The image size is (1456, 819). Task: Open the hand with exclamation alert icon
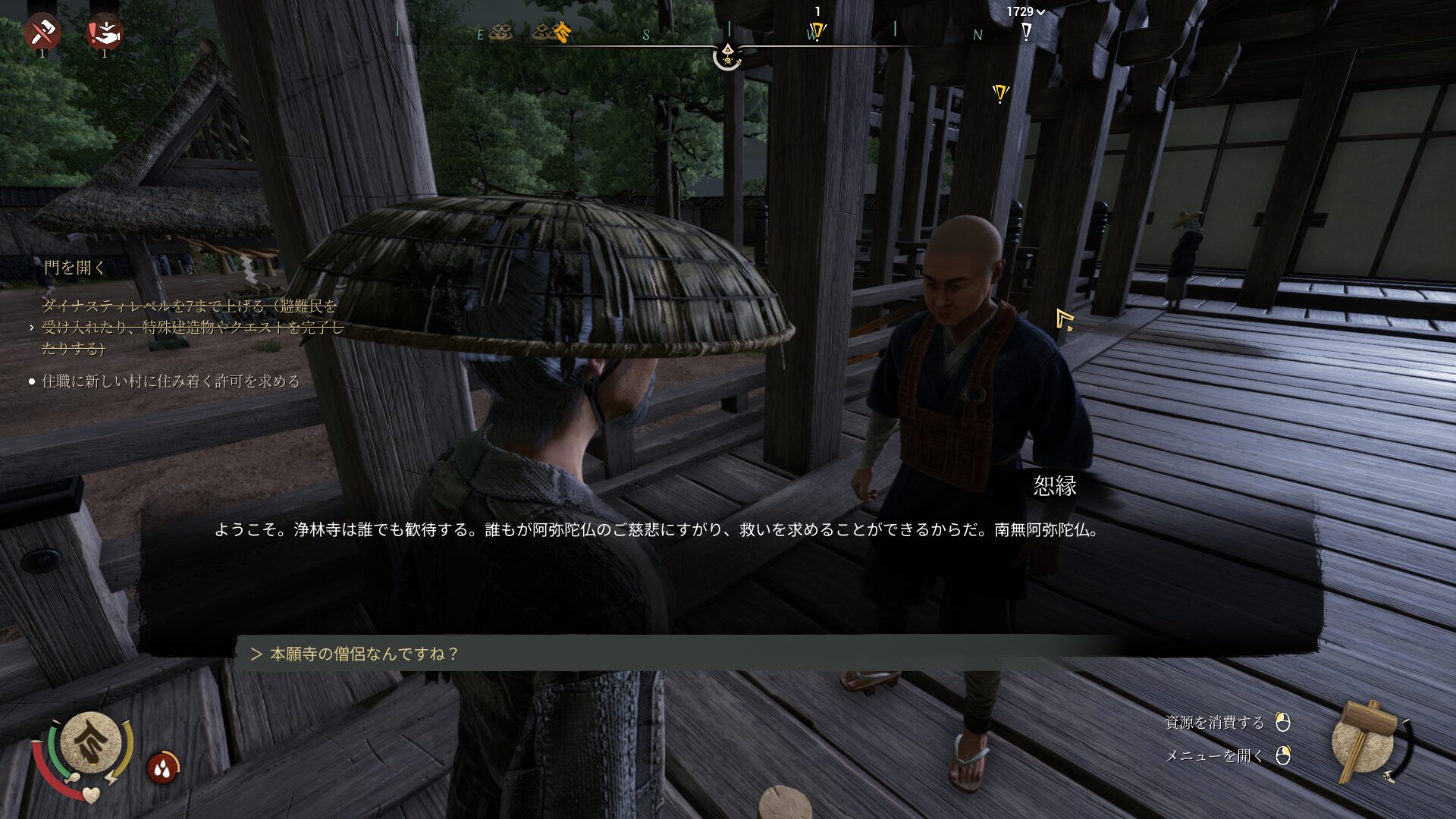105,33
